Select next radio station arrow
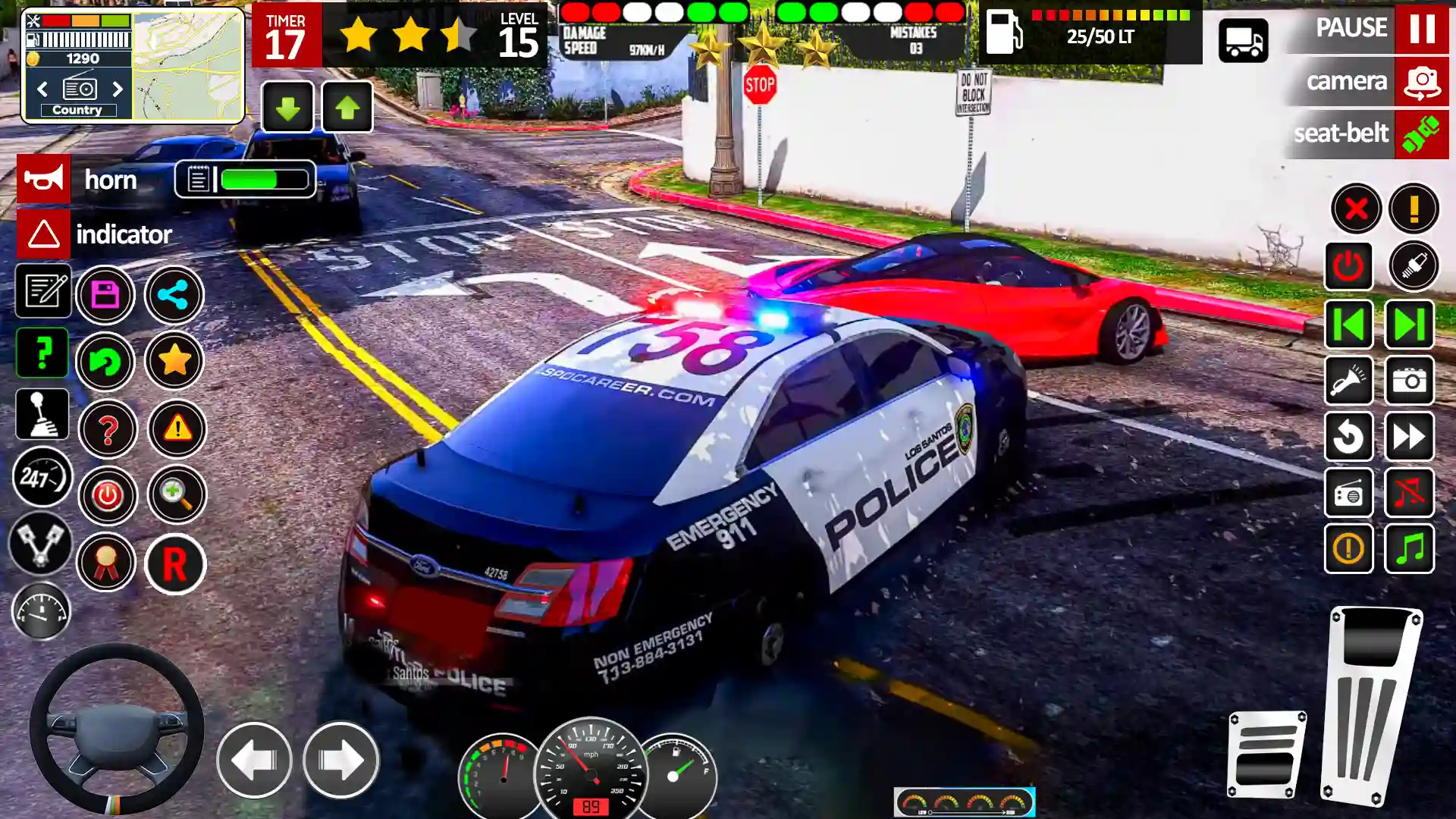1456x819 pixels. click(x=118, y=89)
